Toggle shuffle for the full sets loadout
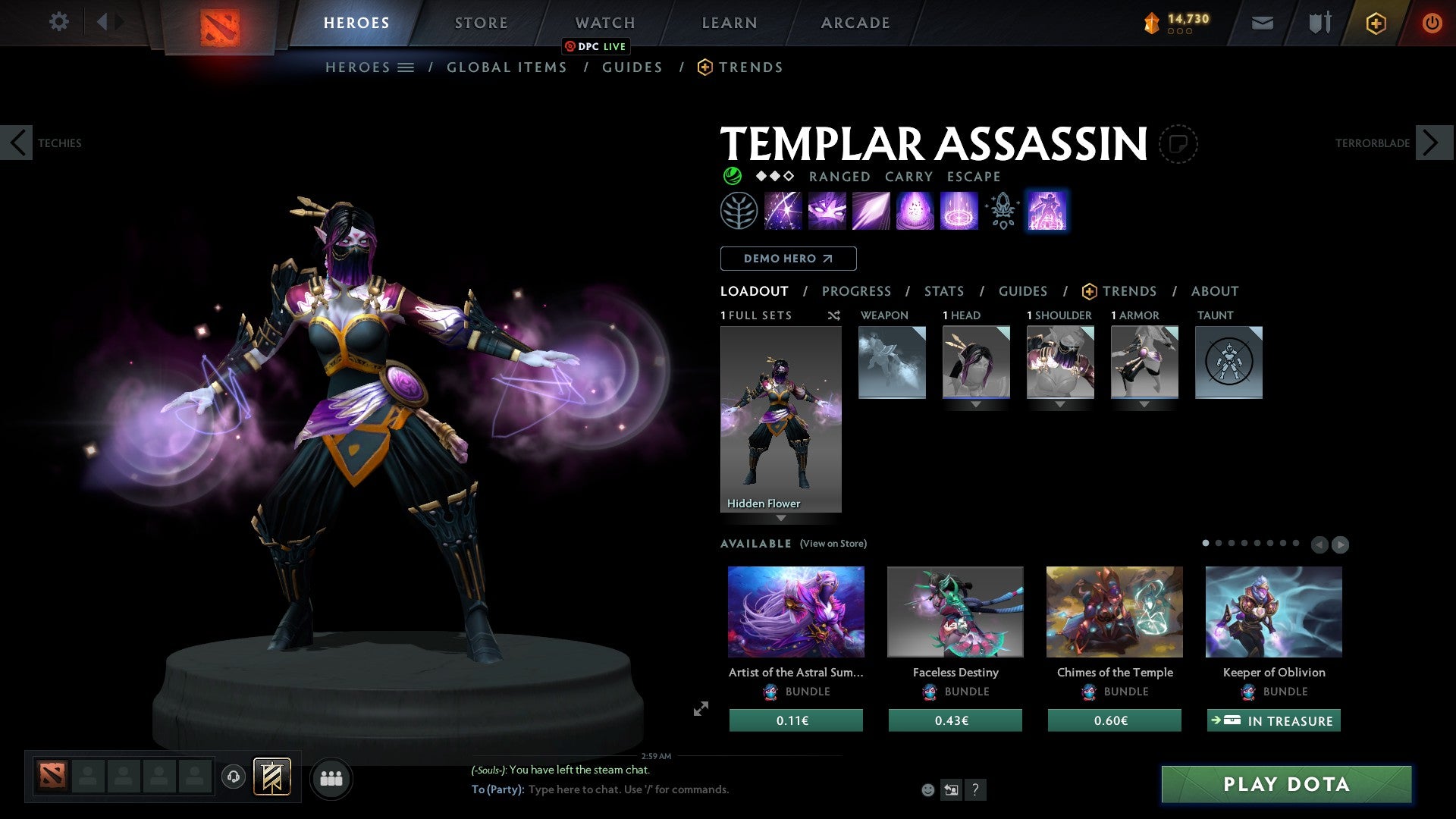This screenshot has height=819, width=1456. pos(834,315)
